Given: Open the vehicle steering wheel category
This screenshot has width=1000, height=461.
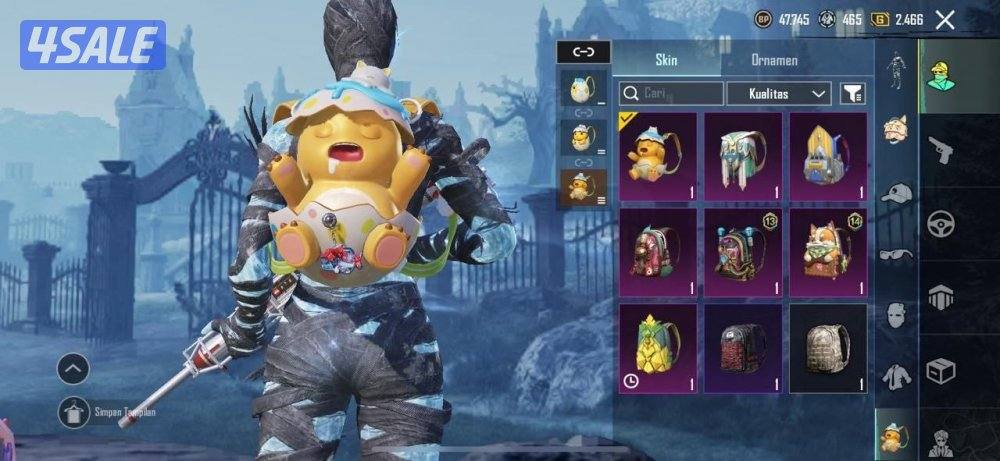Looking at the screenshot, I should (x=940, y=223).
